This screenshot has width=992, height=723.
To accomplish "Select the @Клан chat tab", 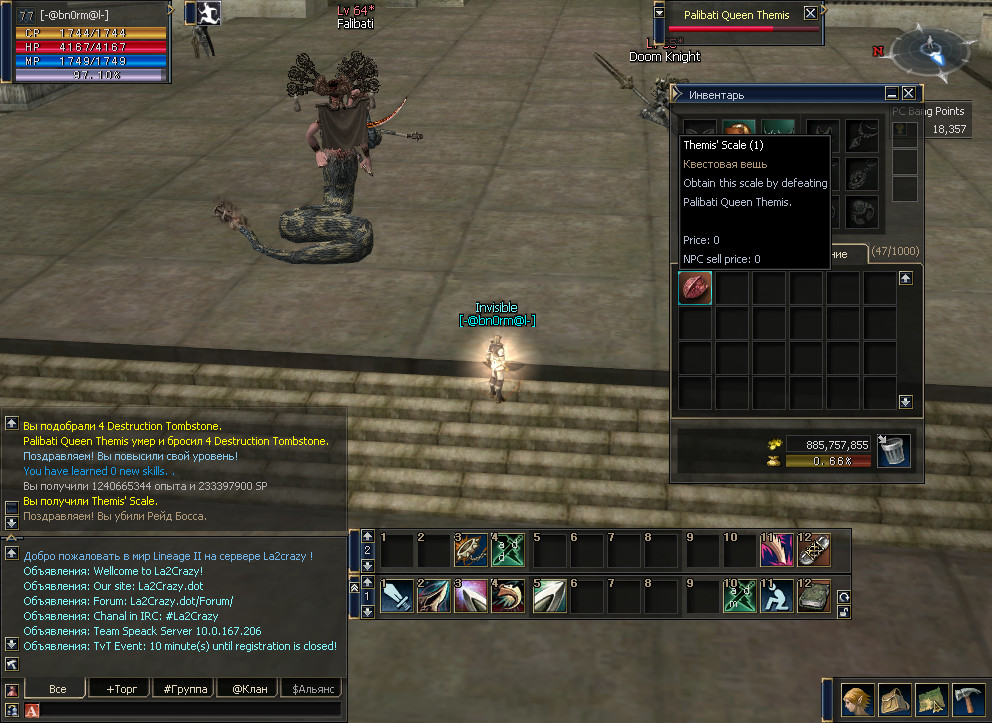I will click(249, 689).
